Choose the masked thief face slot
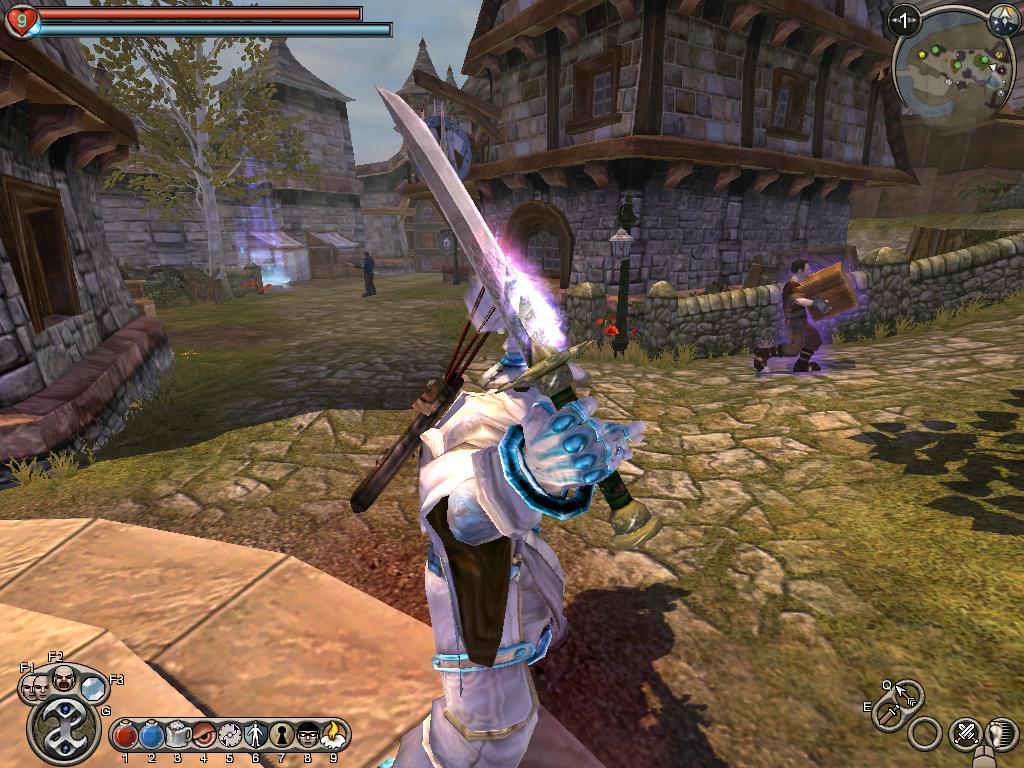Image resolution: width=1024 pixels, height=768 pixels. (307, 735)
